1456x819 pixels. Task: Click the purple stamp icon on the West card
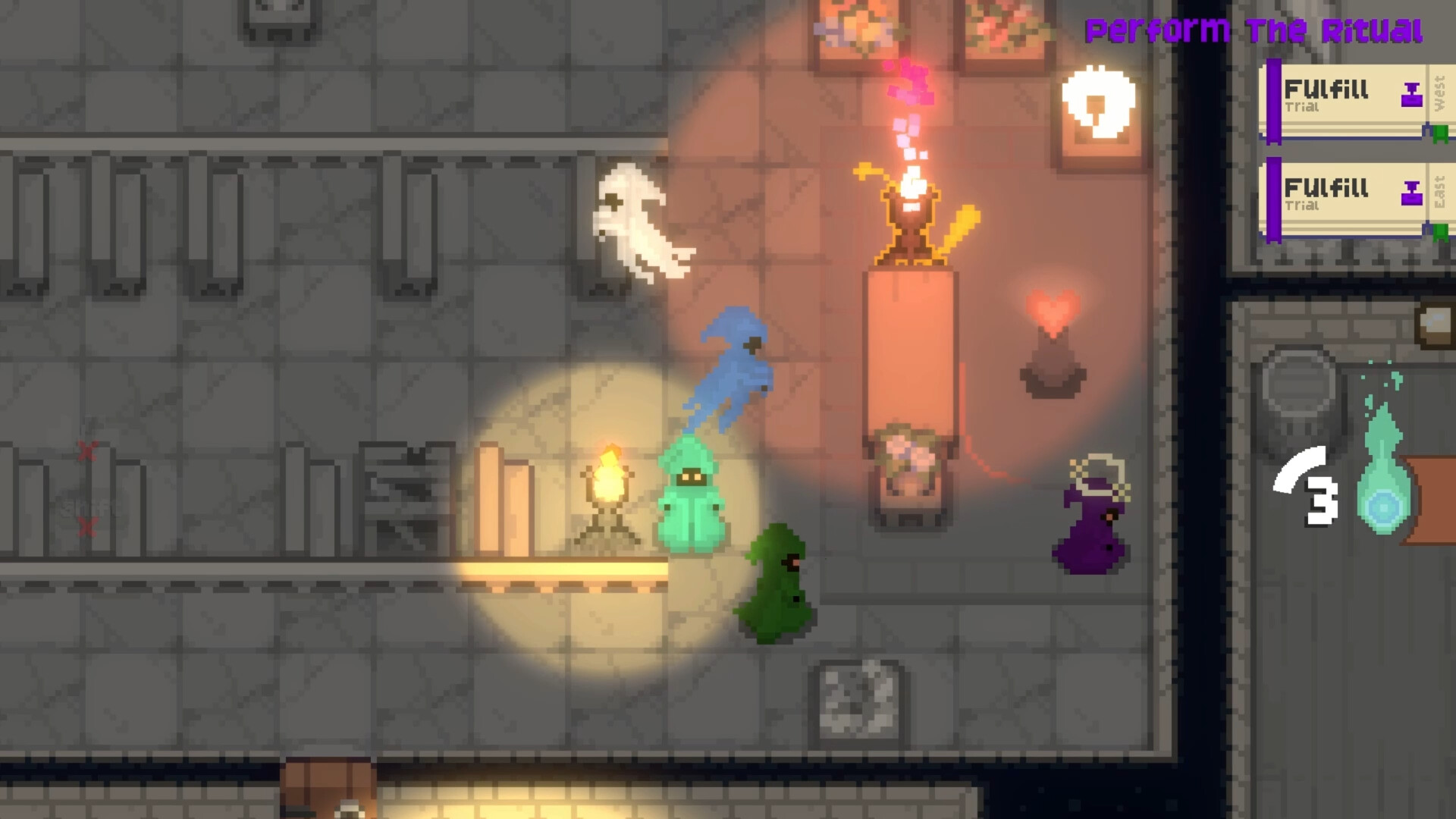[x=1412, y=93]
